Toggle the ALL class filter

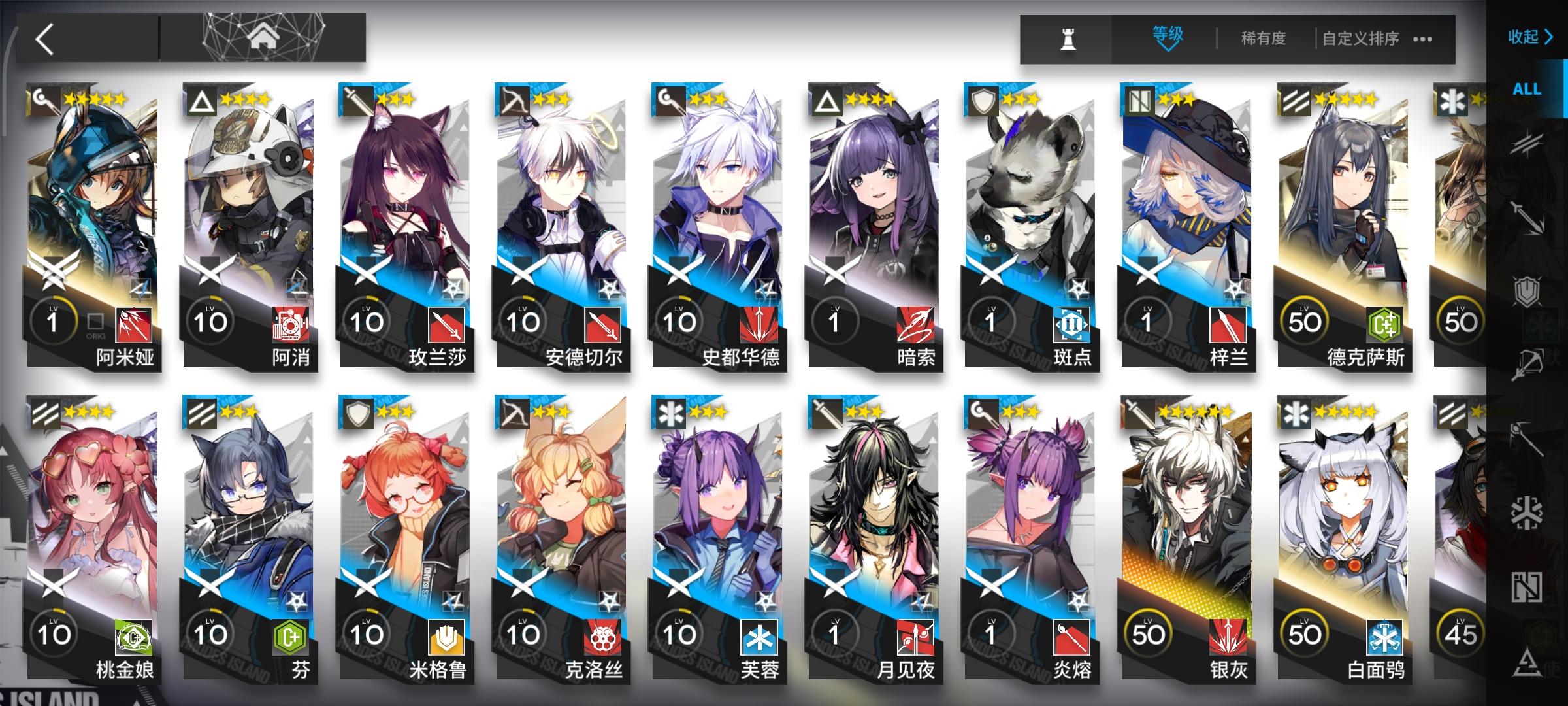pyautogui.click(x=1527, y=90)
